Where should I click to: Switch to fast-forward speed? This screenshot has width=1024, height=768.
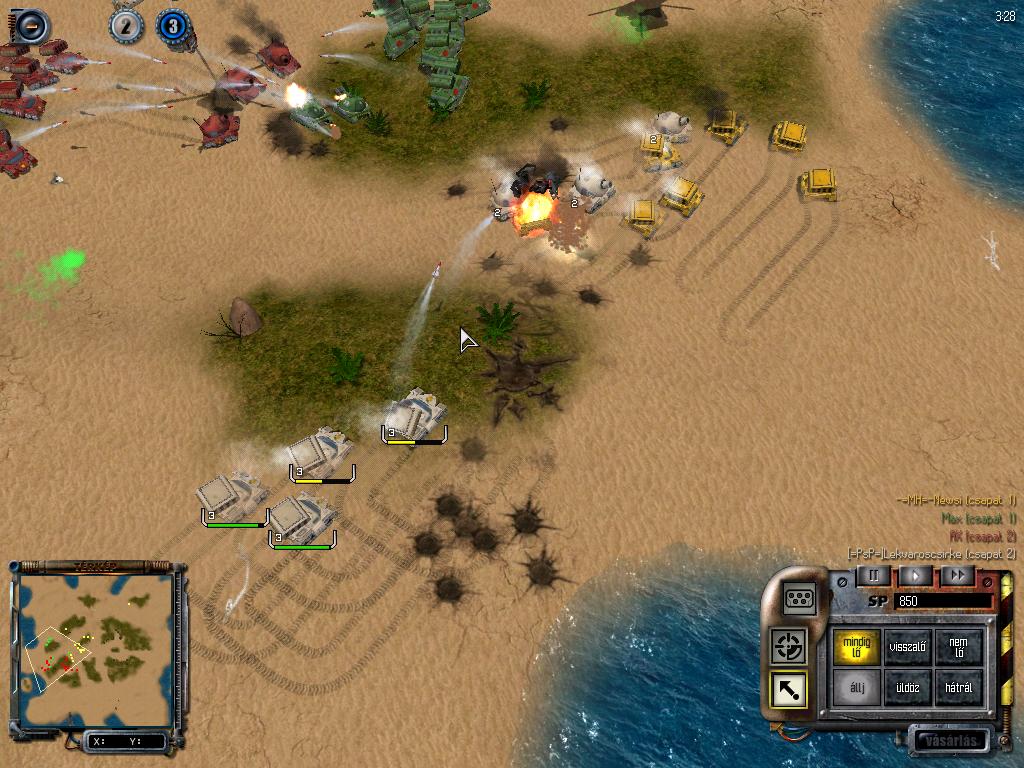(x=957, y=575)
